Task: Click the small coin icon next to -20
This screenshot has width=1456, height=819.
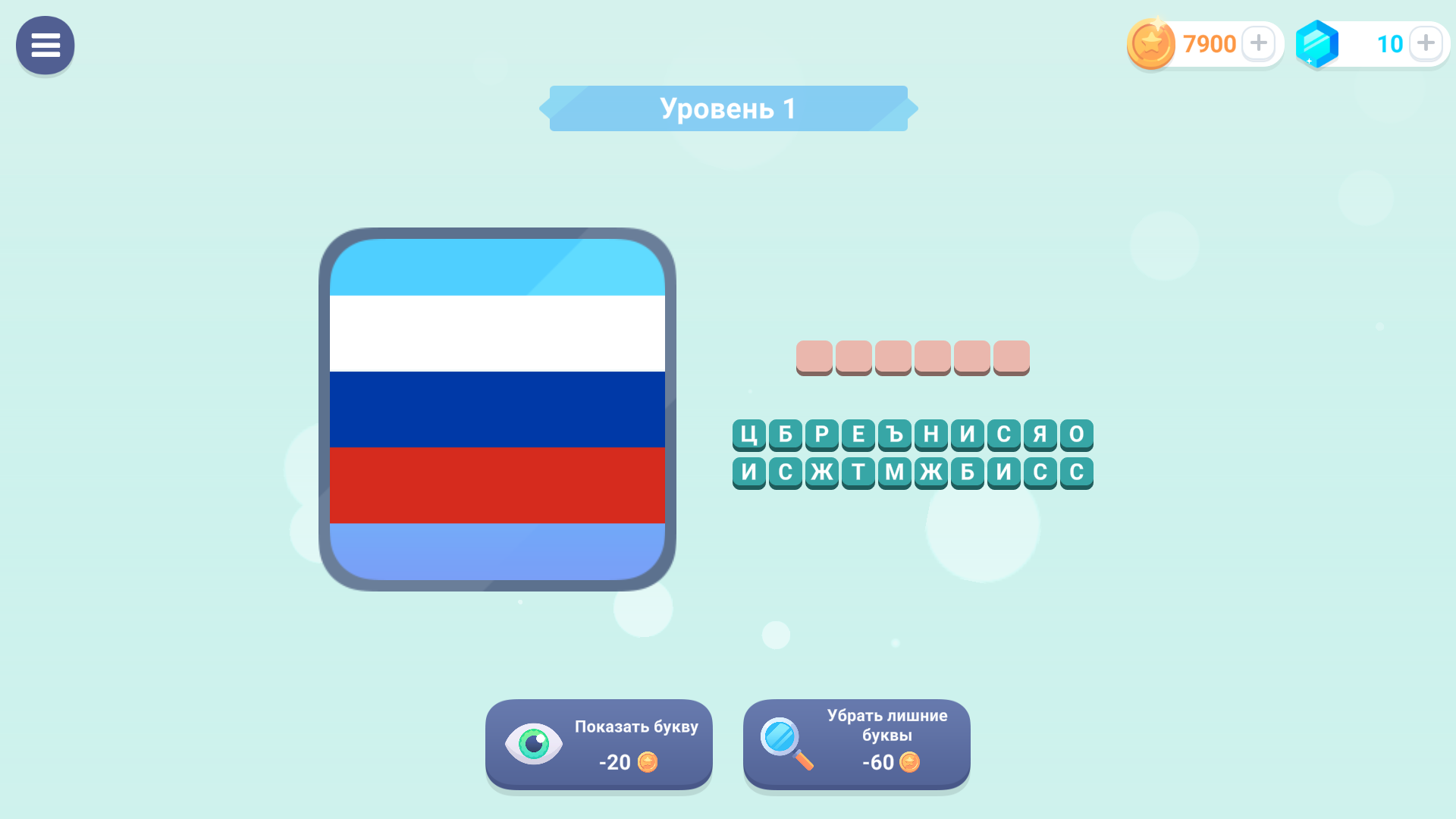Action: 646,764
